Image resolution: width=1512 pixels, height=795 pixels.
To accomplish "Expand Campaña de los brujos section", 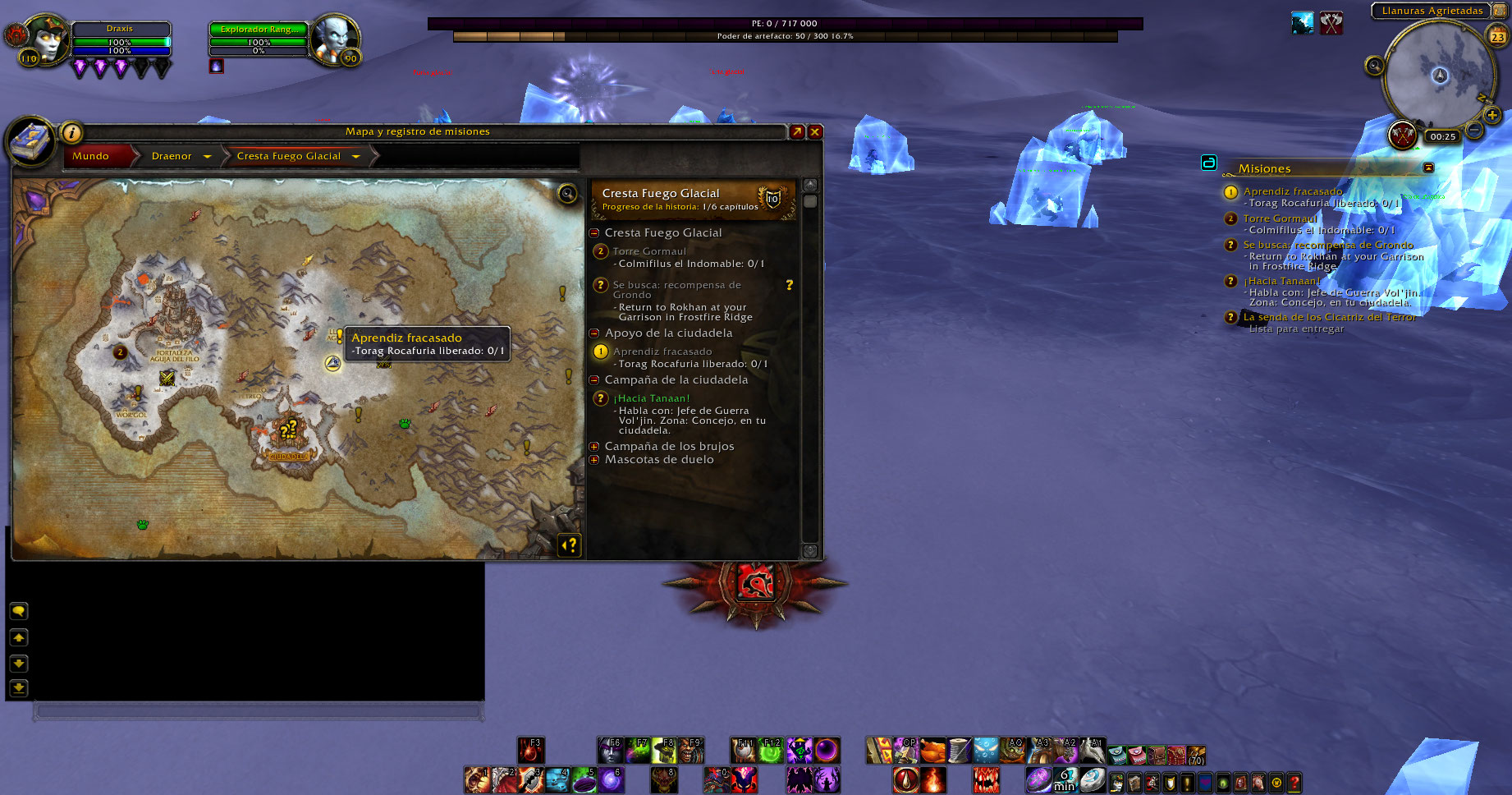I will pyautogui.click(x=594, y=447).
